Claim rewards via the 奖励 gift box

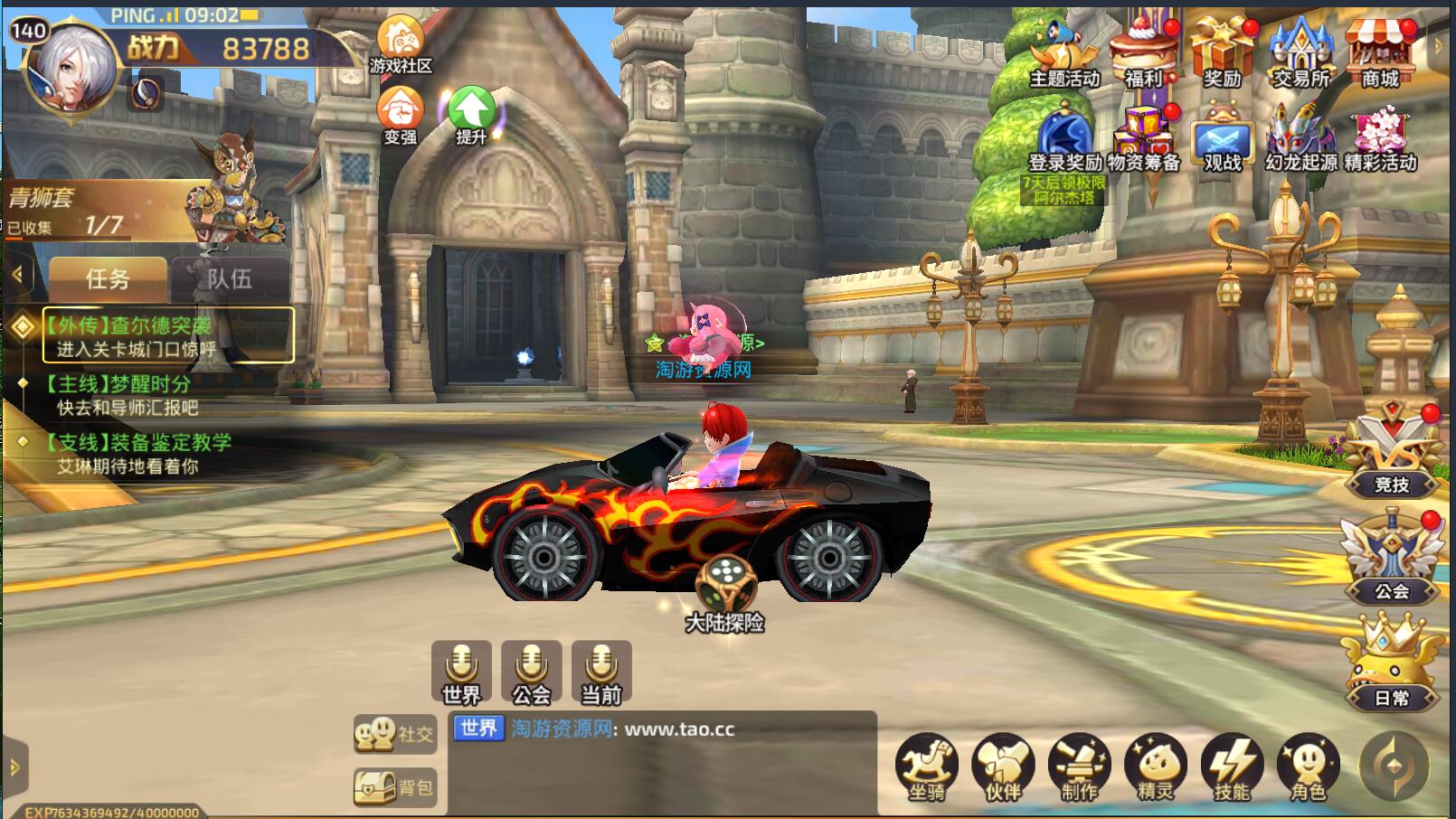tap(1222, 52)
